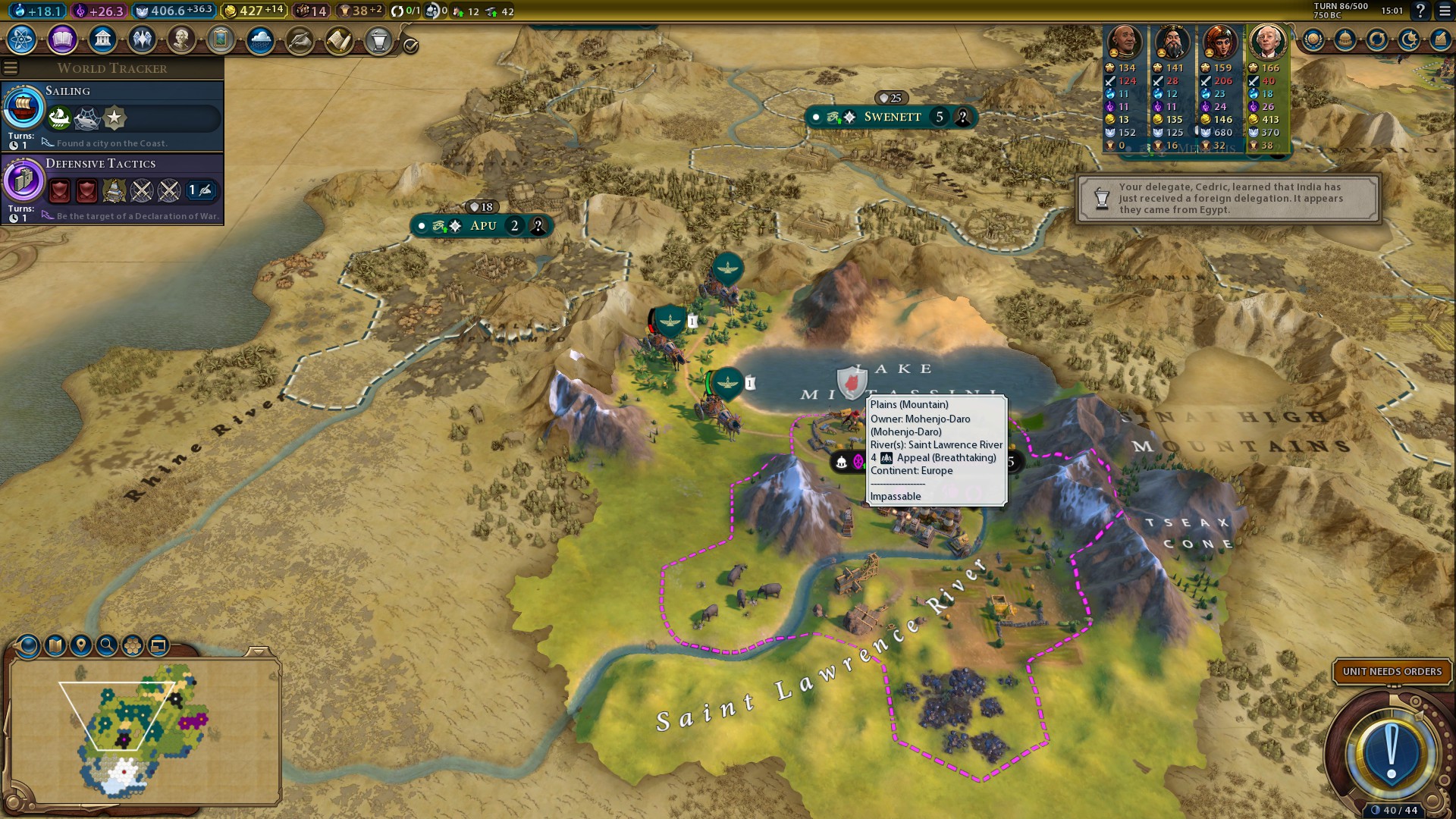Collapse the minimap with the arrow tab

pyautogui.click(x=259, y=651)
